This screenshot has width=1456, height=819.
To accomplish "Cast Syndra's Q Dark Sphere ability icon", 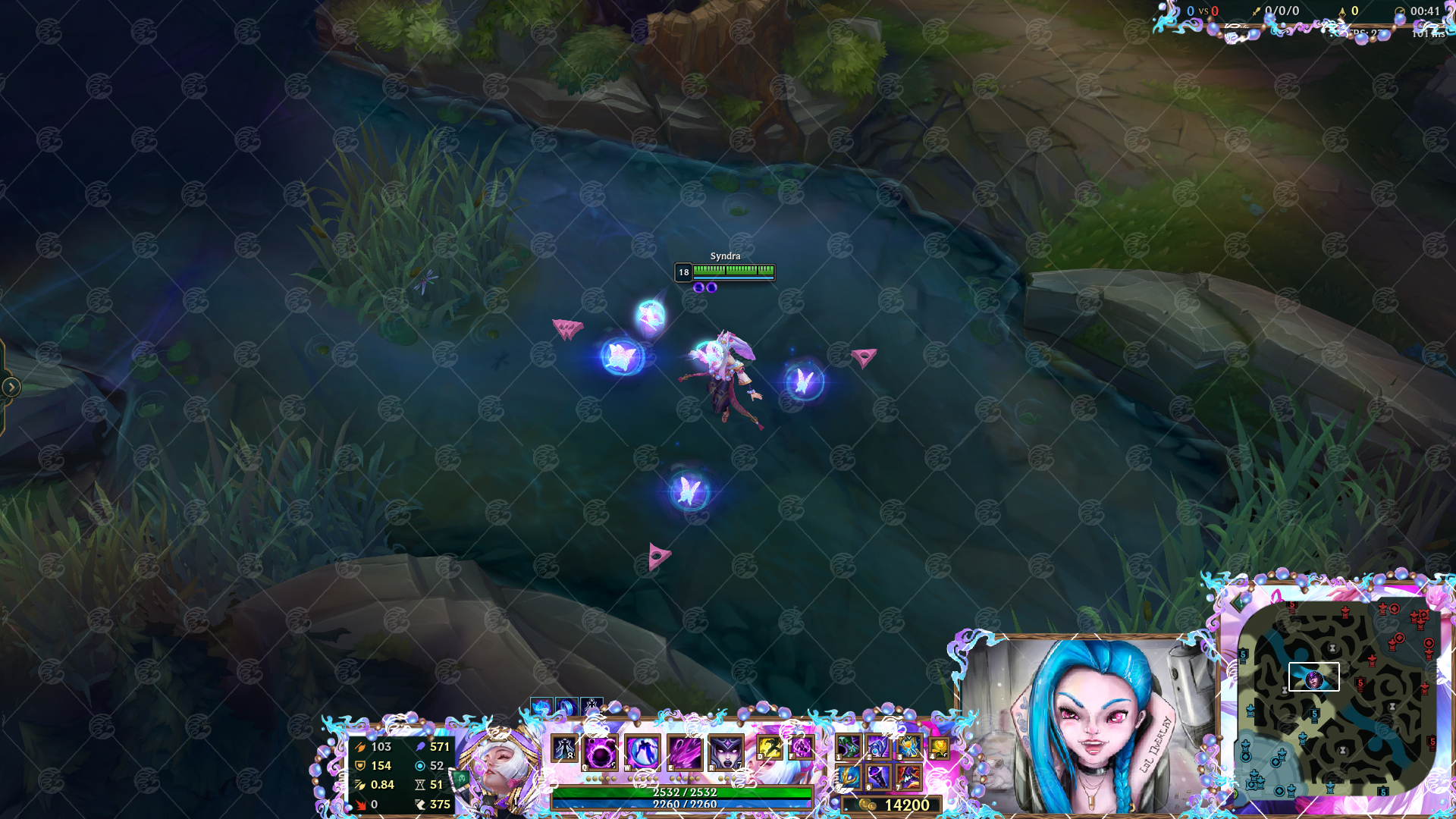I will [x=598, y=751].
